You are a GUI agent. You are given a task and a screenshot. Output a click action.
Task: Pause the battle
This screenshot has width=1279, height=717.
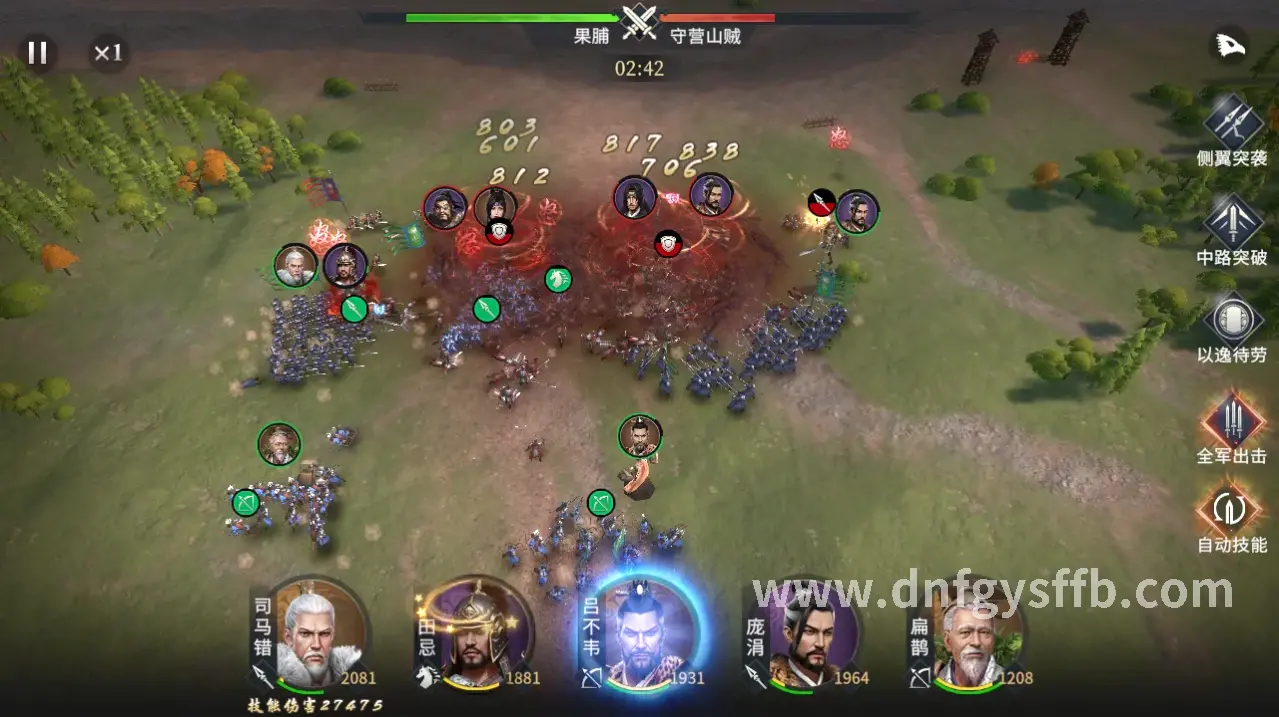point(37,53)
